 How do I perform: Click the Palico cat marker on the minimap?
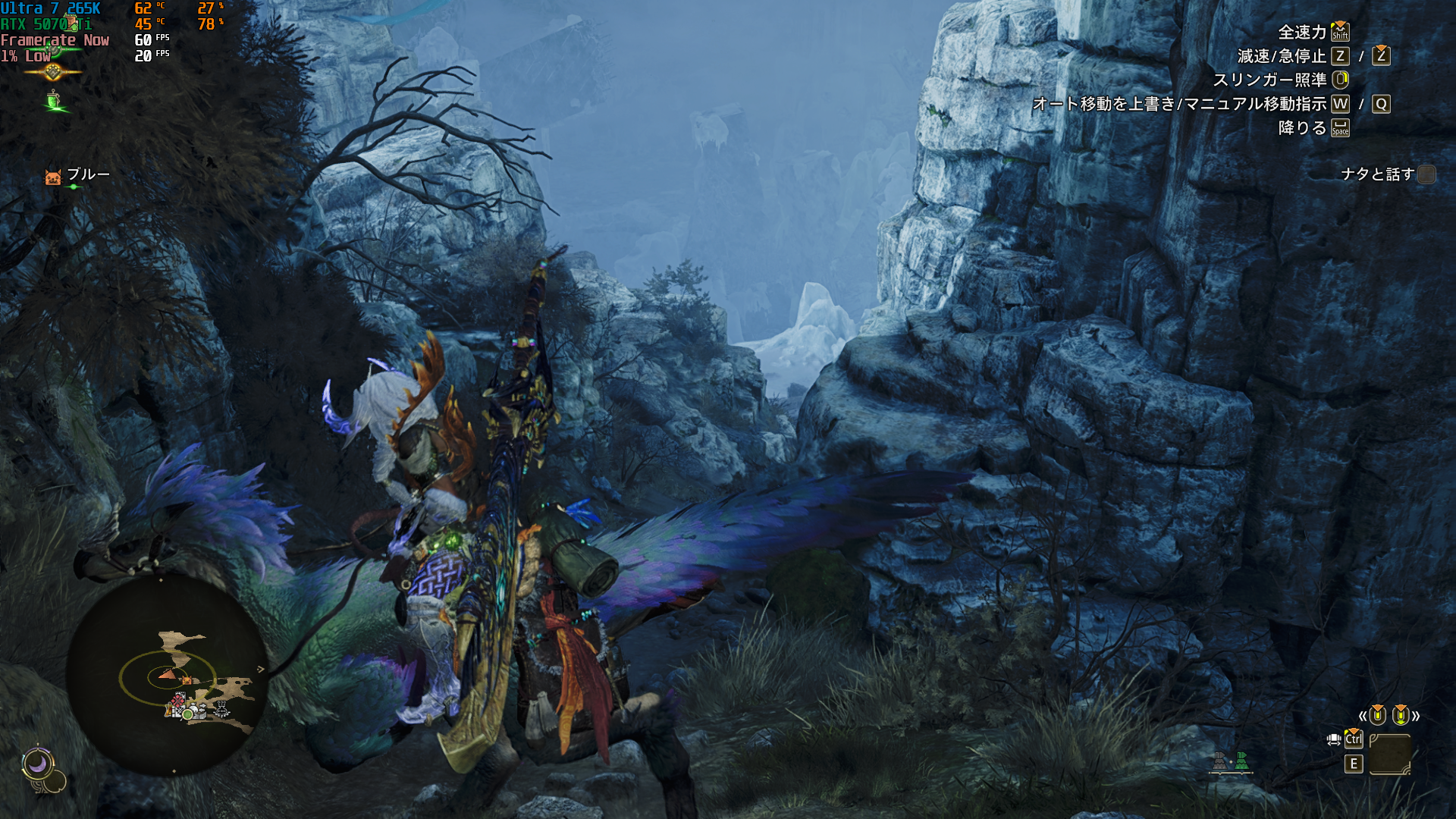coord(187,680)
